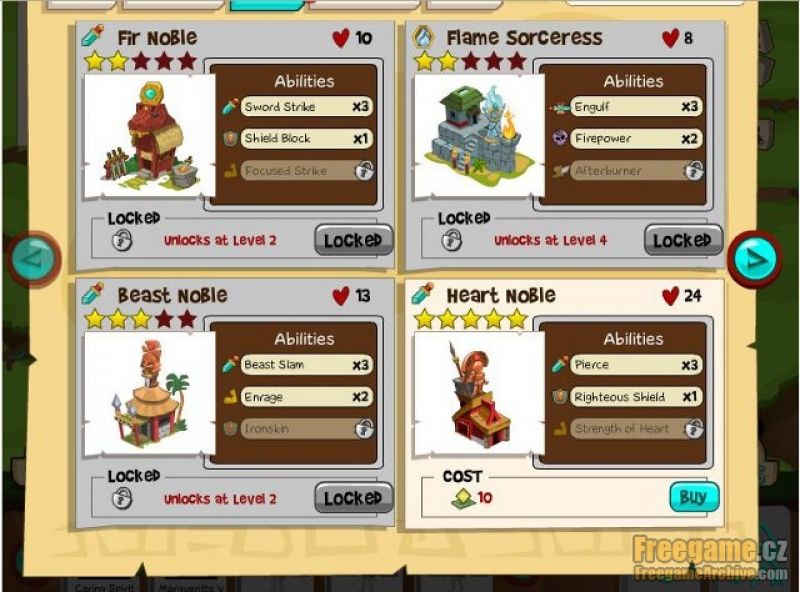This screenshot has width=800, height=592.
Task: Click the Locked button on Flame Sorceress
Action: (682, 240)
